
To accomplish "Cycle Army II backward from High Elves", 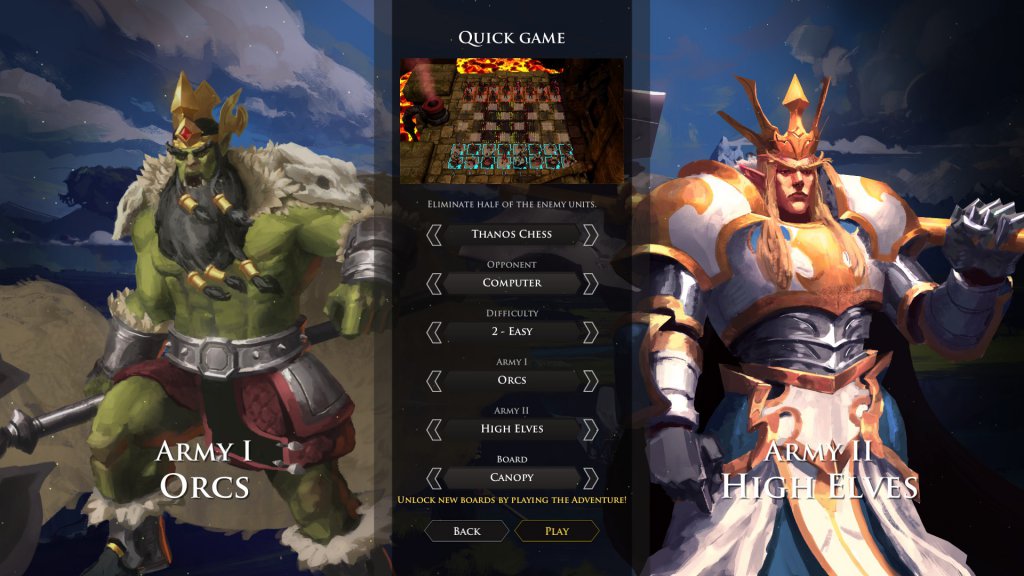I will (434, 429).
